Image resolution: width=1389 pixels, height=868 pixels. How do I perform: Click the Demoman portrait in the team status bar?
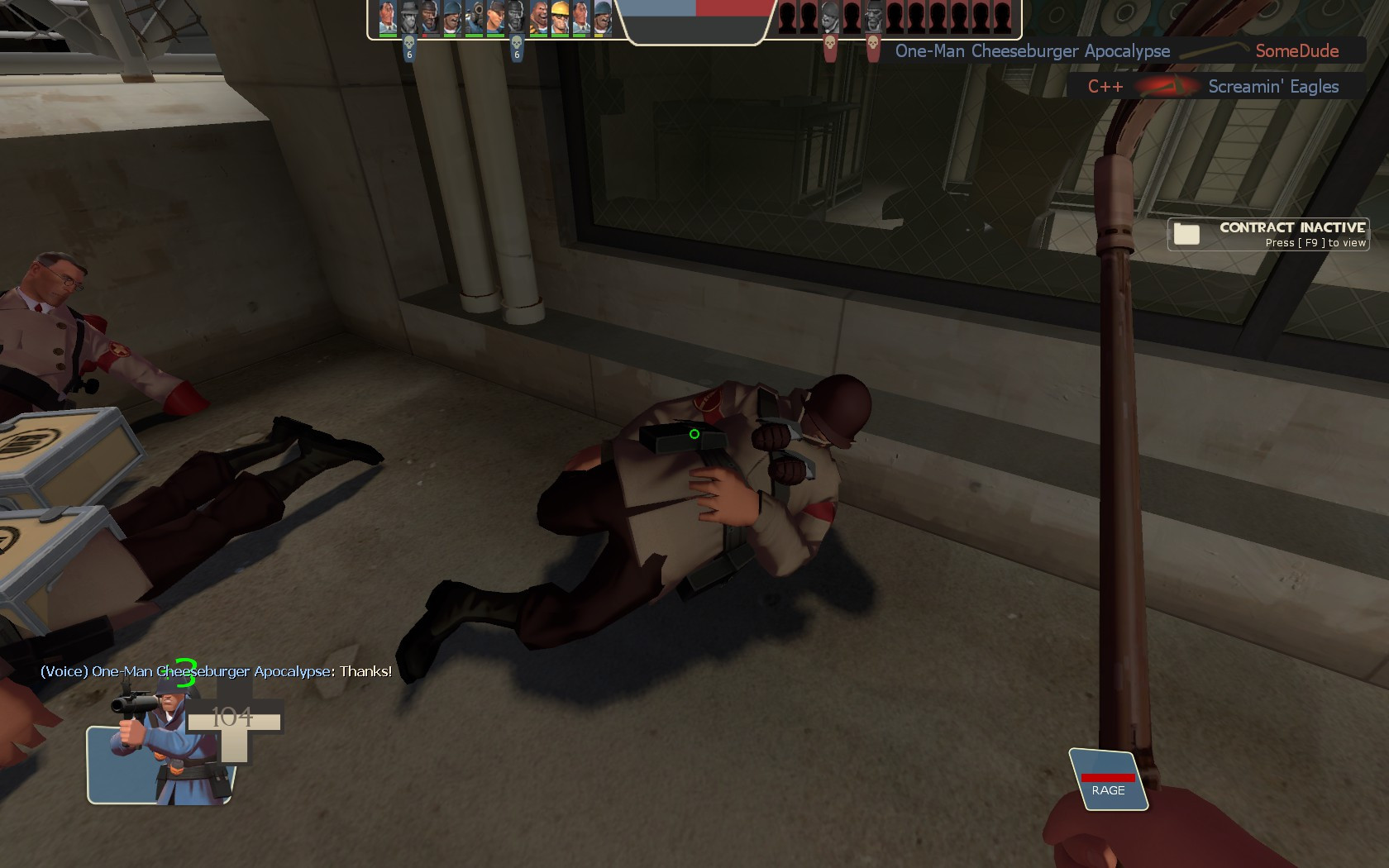(430, 18)
